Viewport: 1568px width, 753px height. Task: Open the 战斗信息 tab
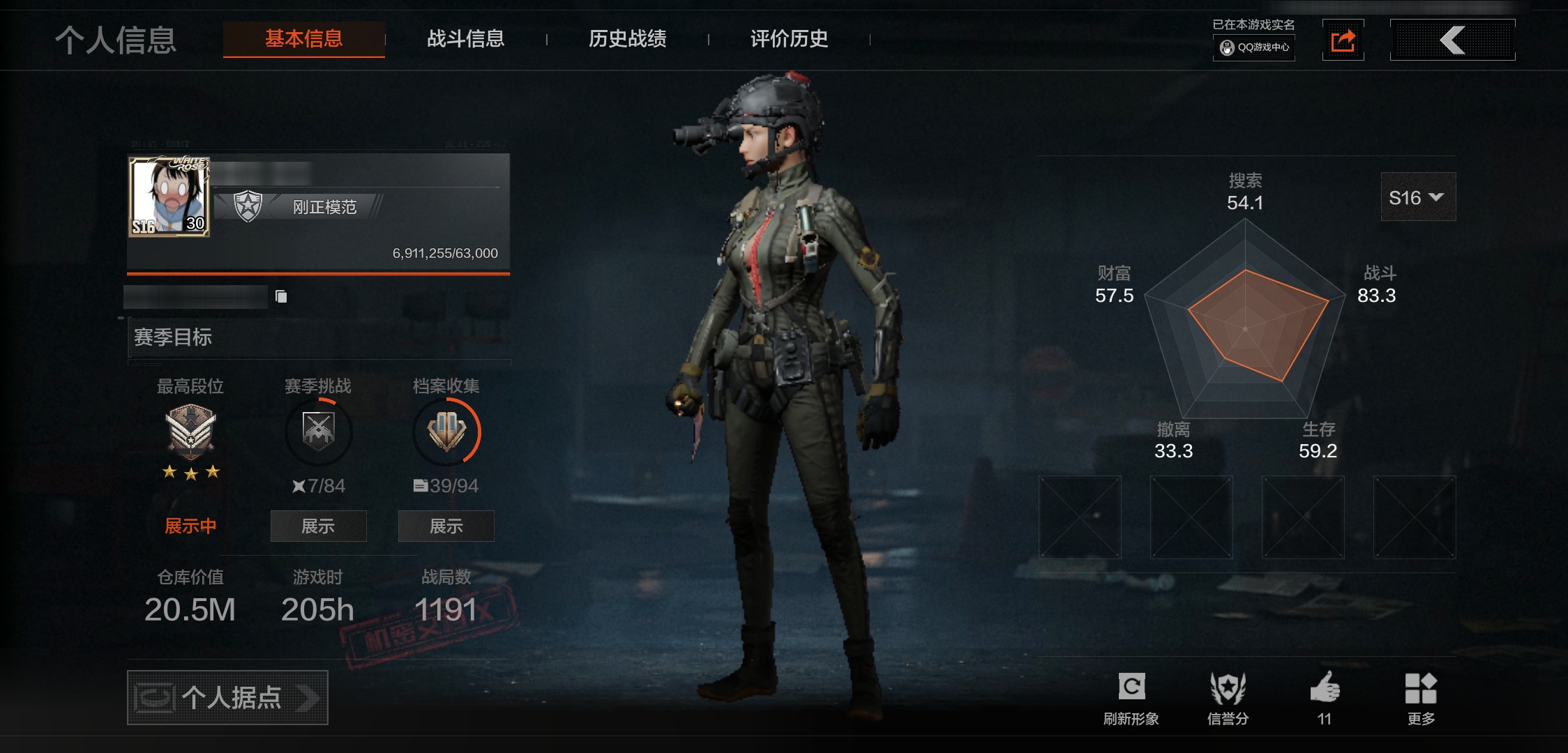point(465,39)
